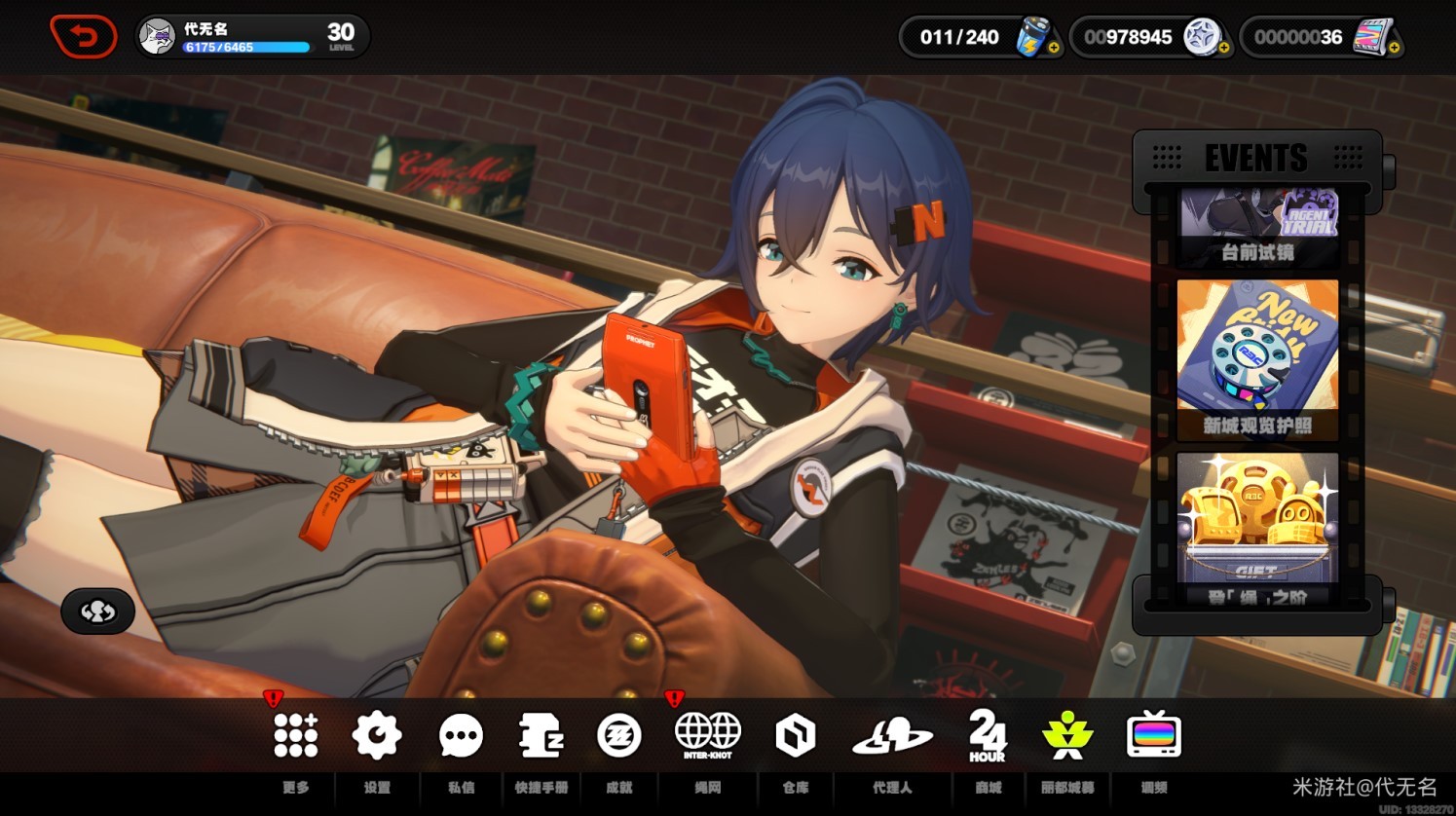This screenshot has width=1456, height=816.
Task: Switch displayed character with the swap button
Action: coord(97,612)
